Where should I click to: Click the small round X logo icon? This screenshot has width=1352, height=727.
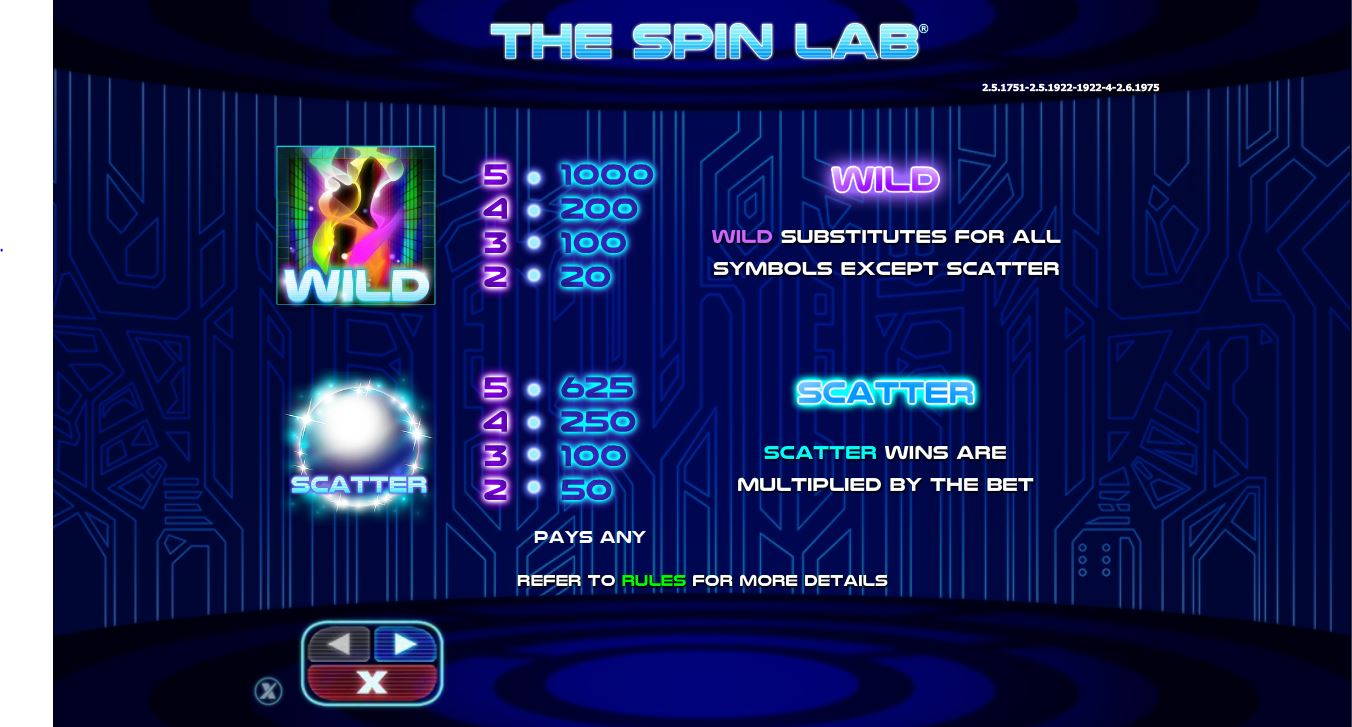(x=268, y=690)
